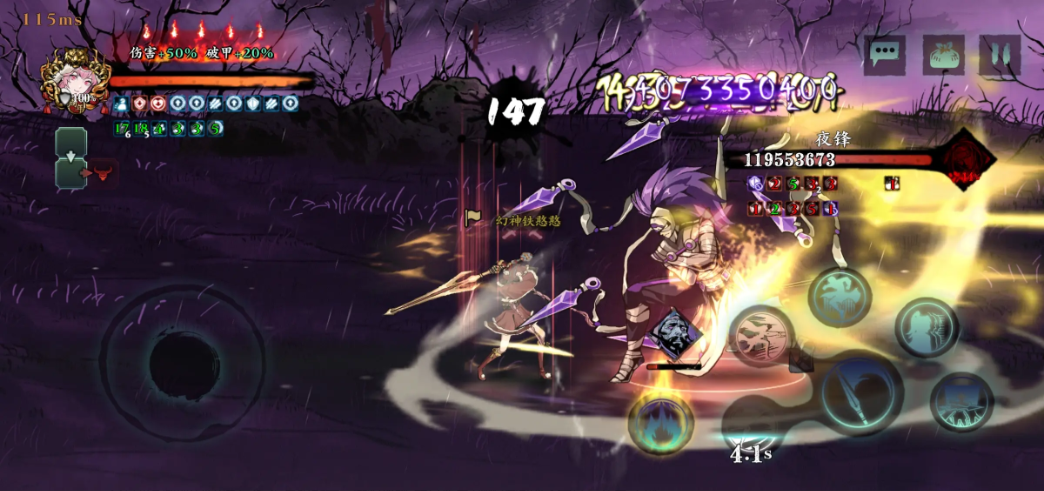Tap the red bull head icon

(x=100, y=174)
